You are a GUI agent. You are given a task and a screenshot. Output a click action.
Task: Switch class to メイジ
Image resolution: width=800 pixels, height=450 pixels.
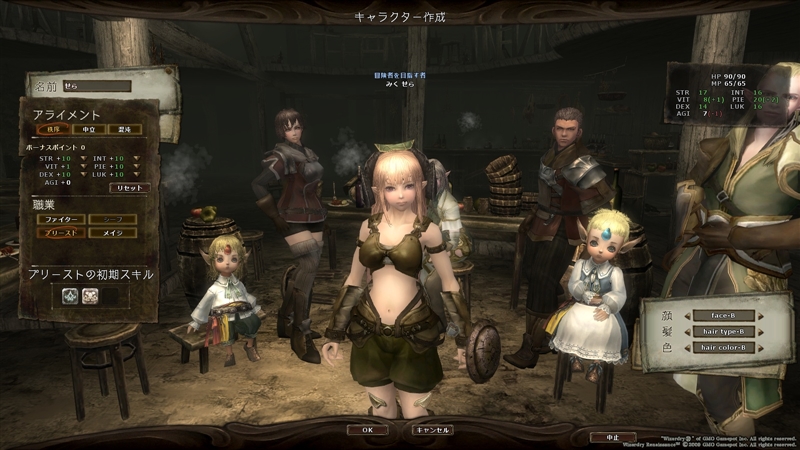point(112,232)
